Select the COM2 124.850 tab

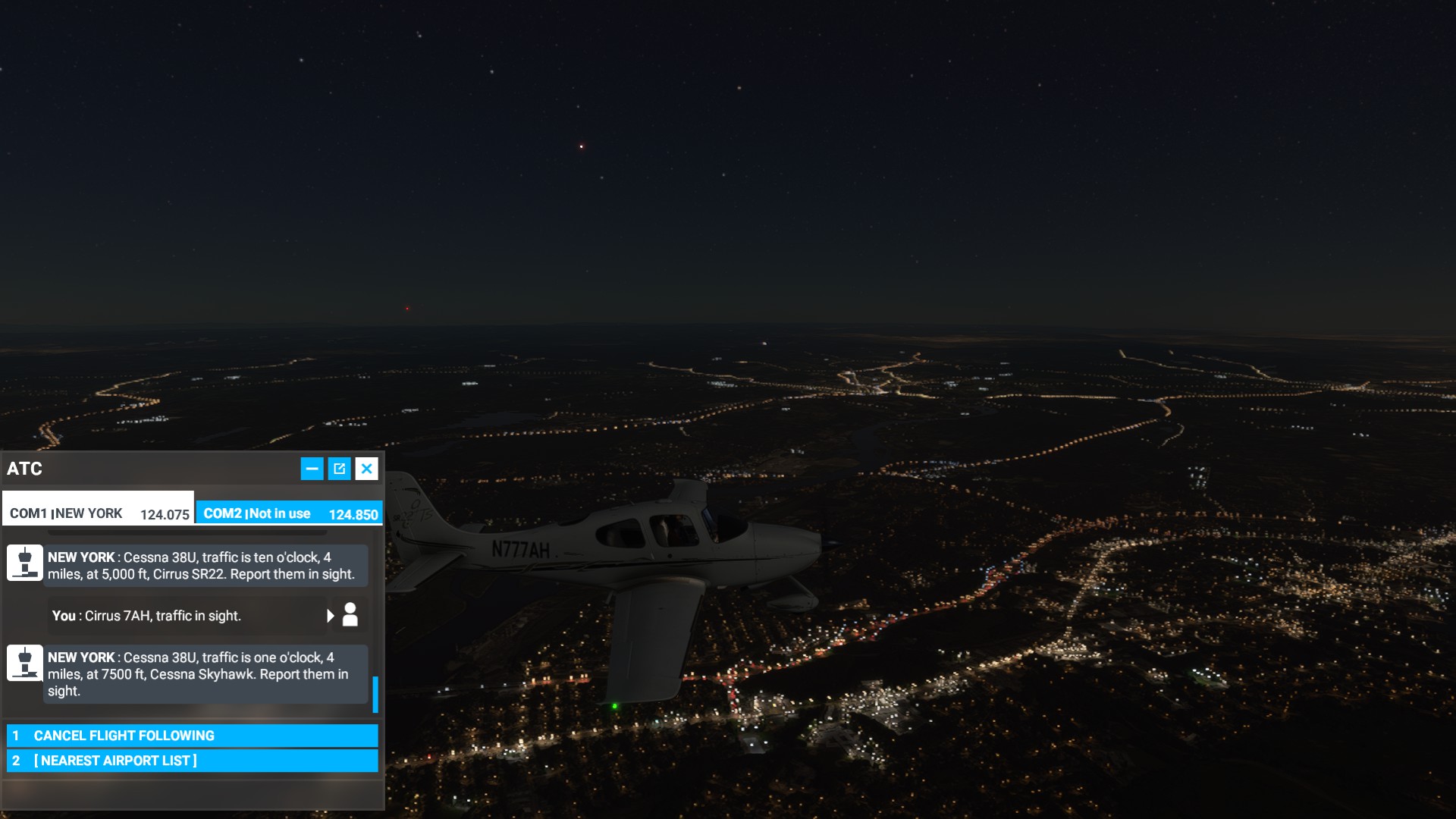290,513
